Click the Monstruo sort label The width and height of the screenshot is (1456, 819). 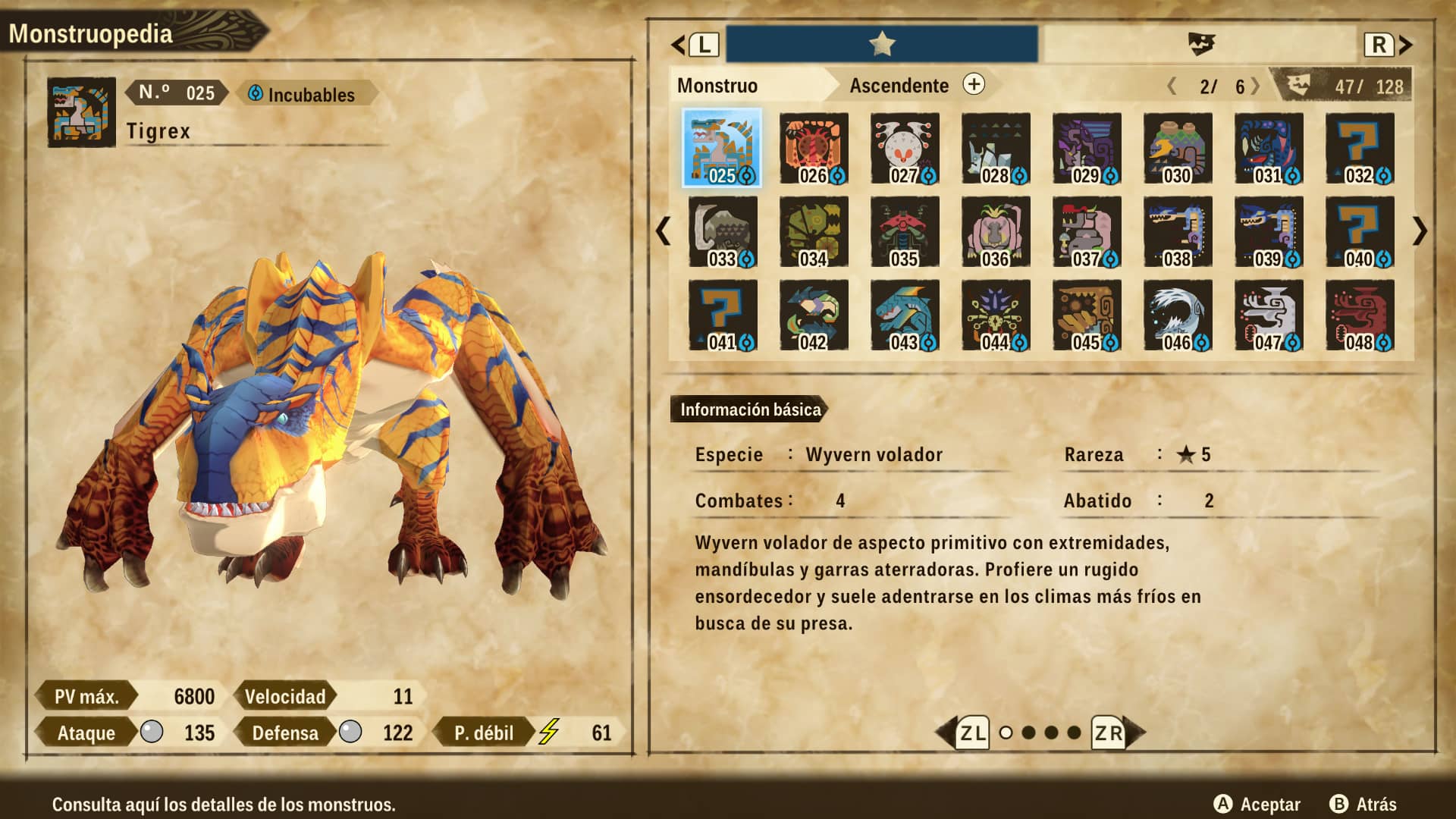tap(717, 86)
